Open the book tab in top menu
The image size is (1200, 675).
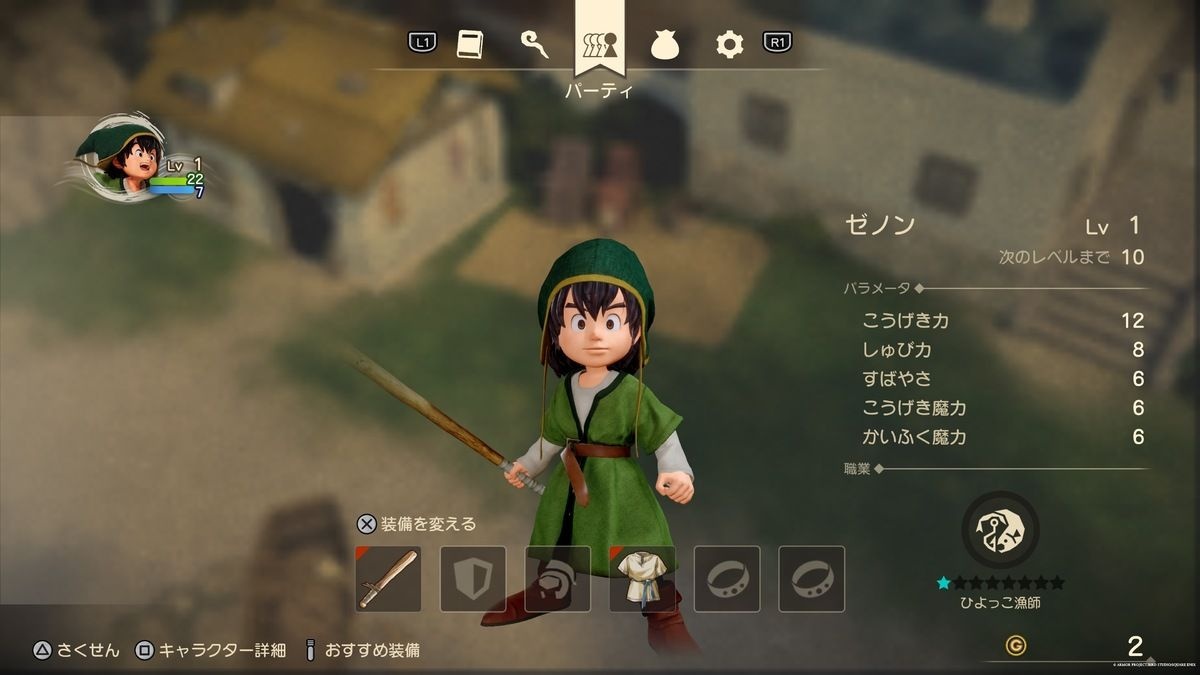click(470, 44)
